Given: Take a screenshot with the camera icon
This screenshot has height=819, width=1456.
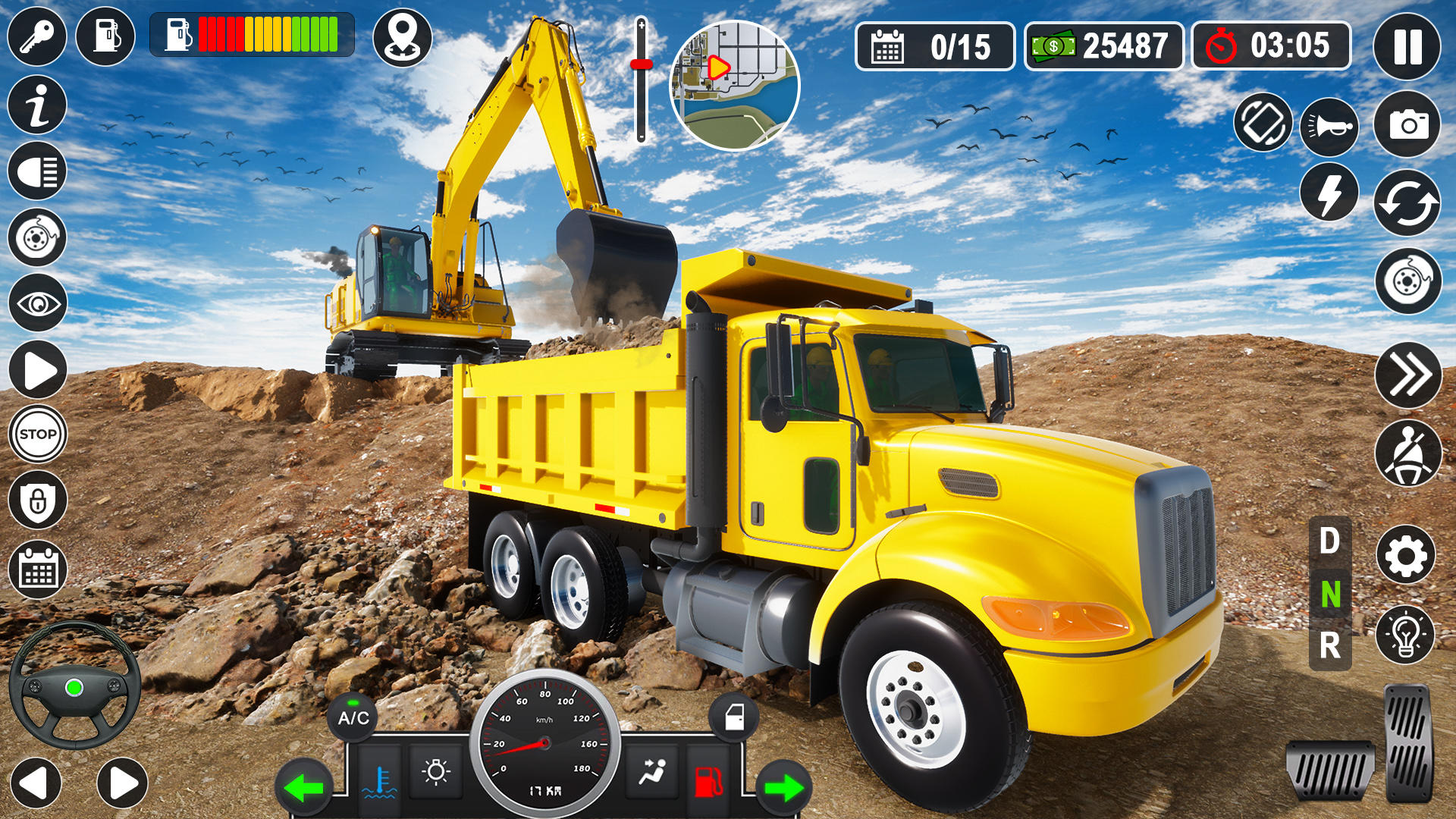Looking at the screenshot, I should [1407, 121].
